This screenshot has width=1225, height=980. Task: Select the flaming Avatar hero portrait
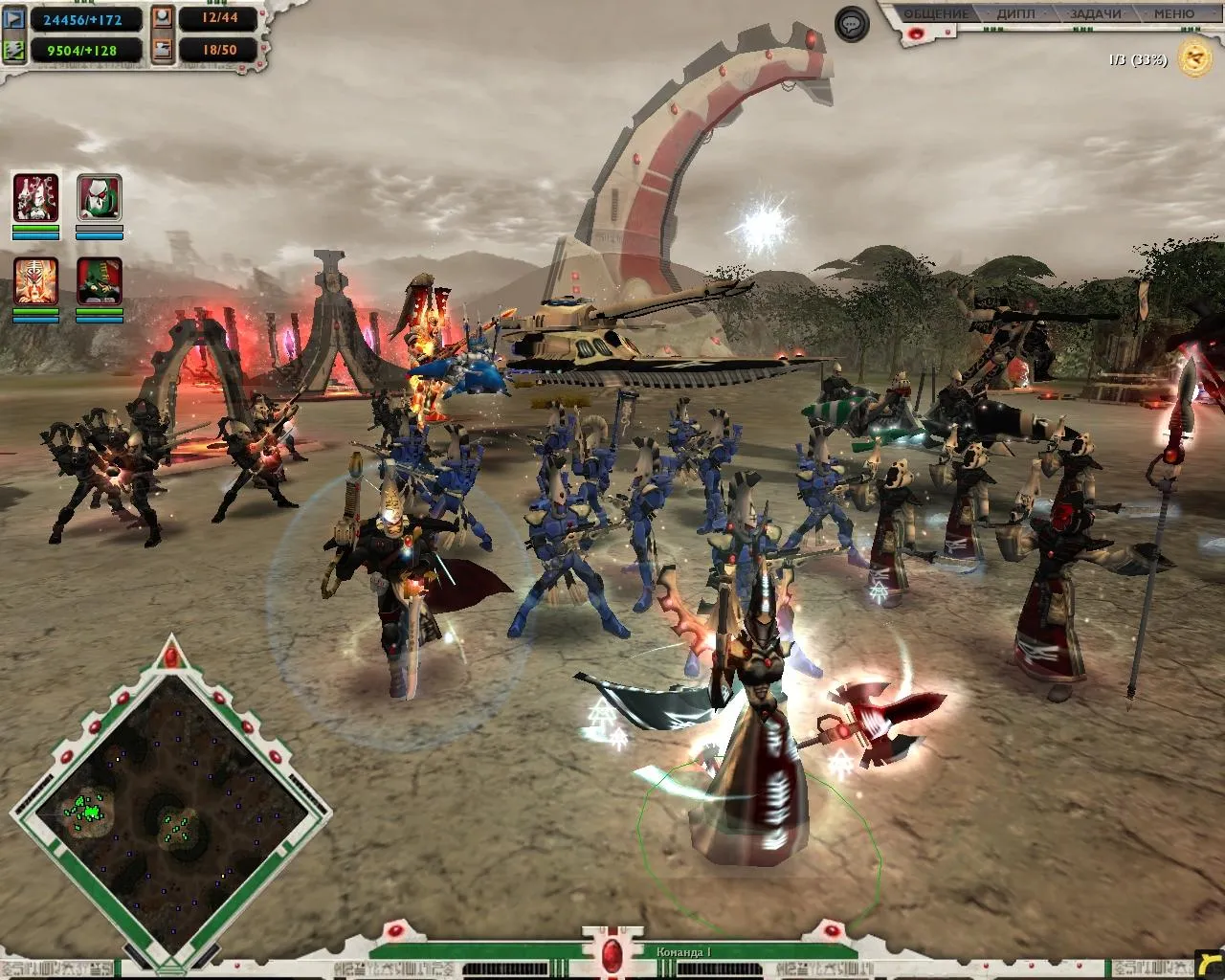coord(36,280)
